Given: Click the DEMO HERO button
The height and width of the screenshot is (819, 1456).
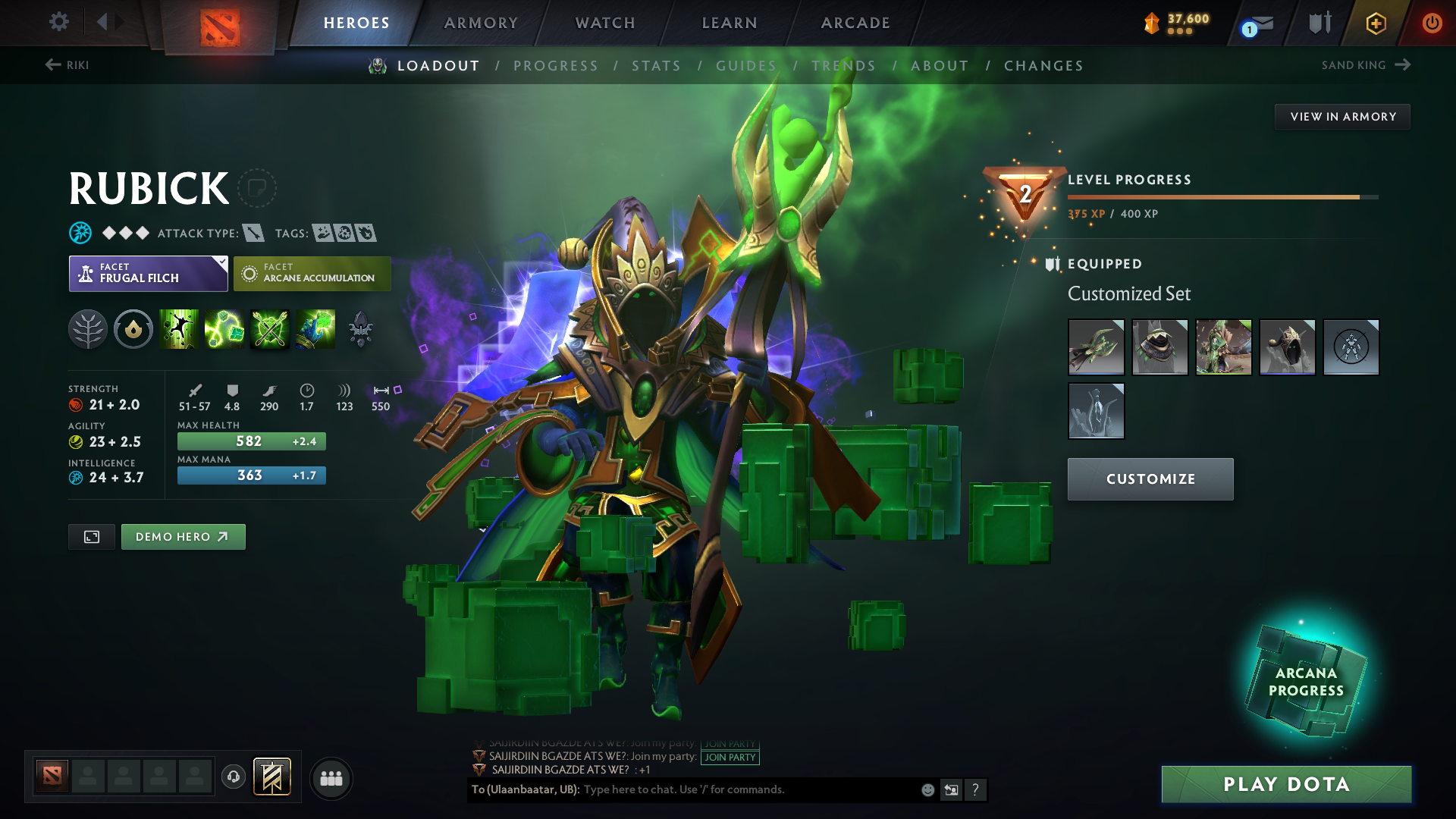Looking at the screenshot, I should [x=183, y=536].
